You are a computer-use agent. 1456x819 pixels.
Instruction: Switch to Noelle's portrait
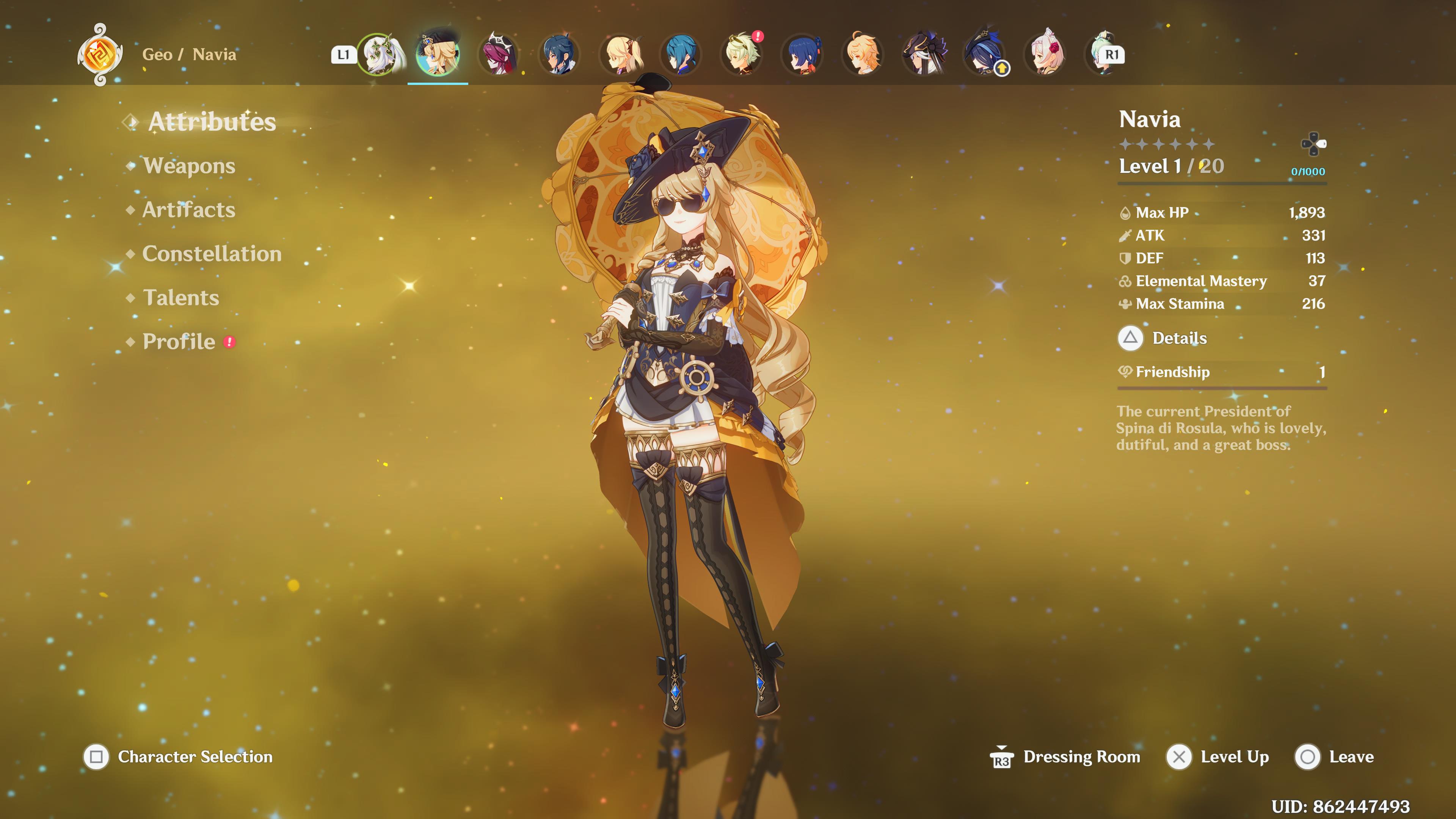coord(1046,55)
